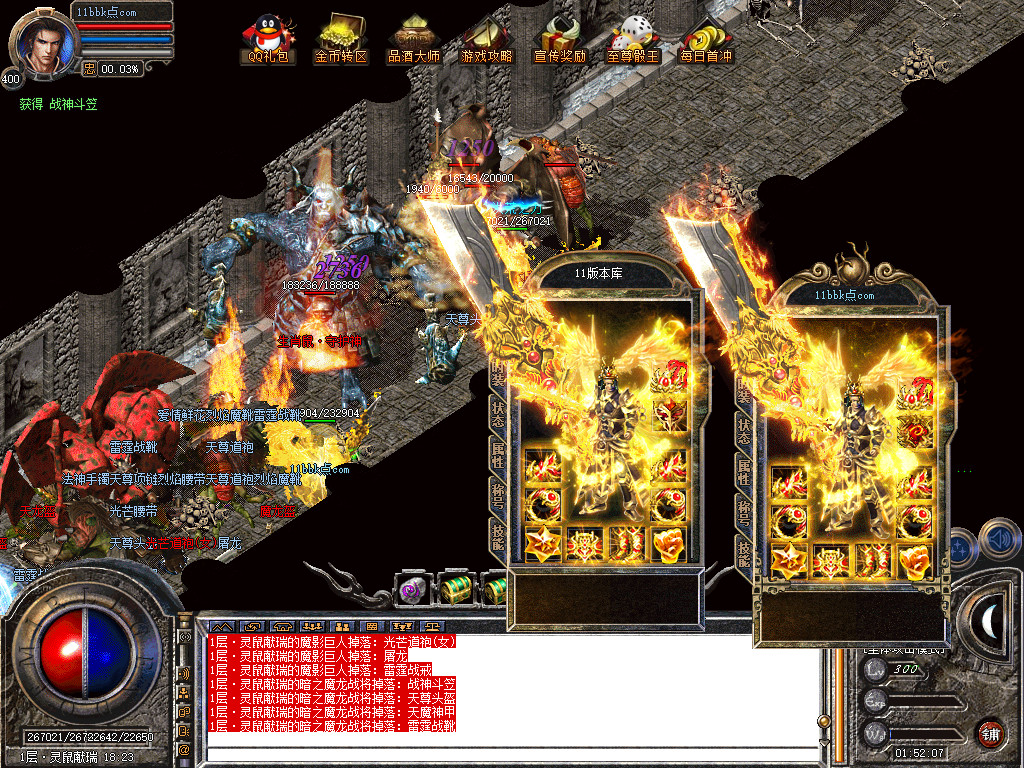Open the red 铺 shop button
The width and height of the screenshot is (1024, 768).
tap(990, 732)
